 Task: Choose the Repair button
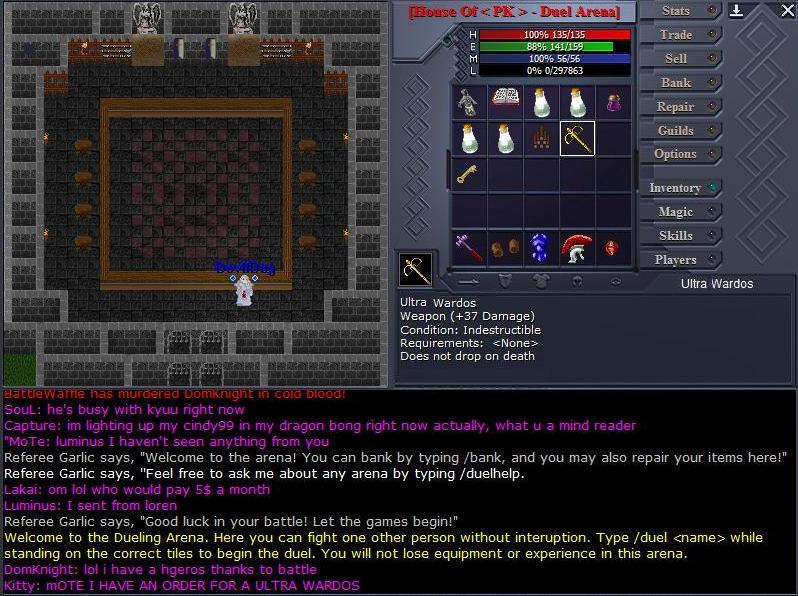point(677,107)
